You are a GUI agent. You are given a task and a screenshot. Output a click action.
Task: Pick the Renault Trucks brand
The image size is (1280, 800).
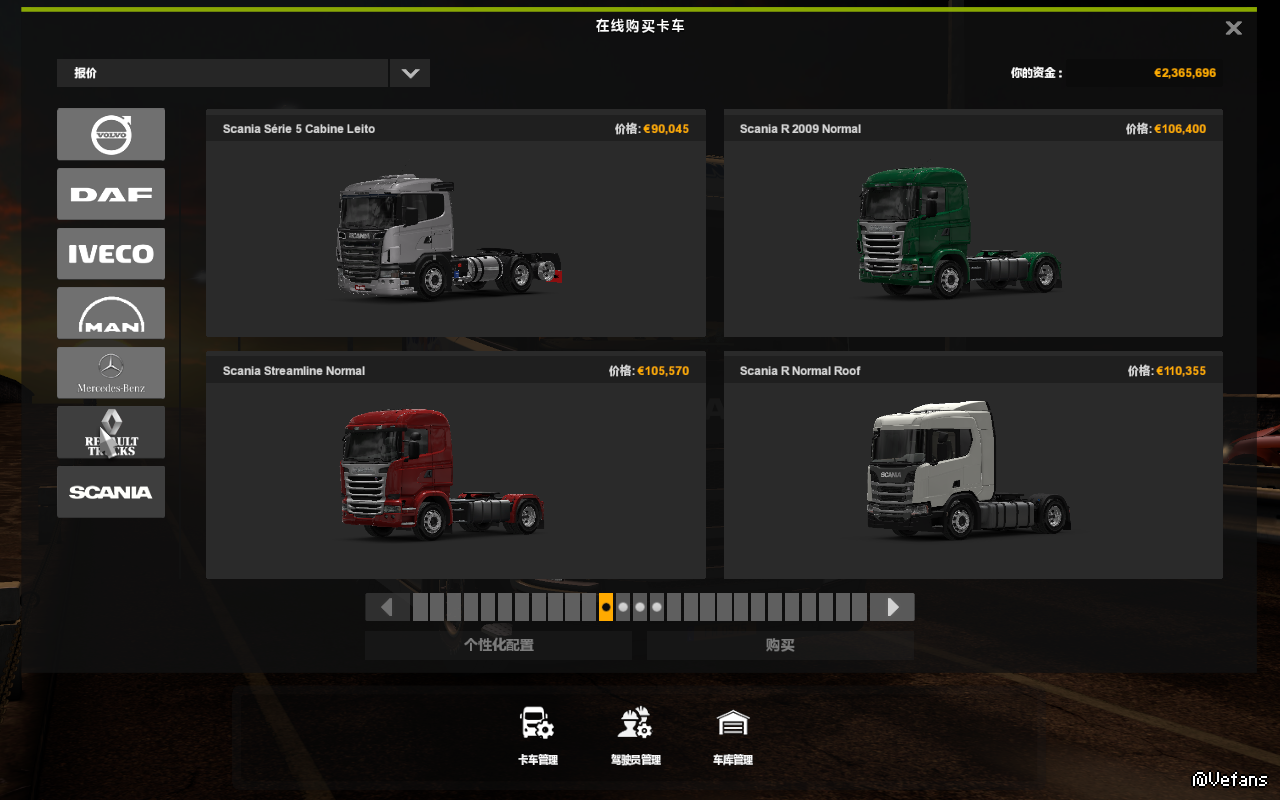(x=111, y=432)
